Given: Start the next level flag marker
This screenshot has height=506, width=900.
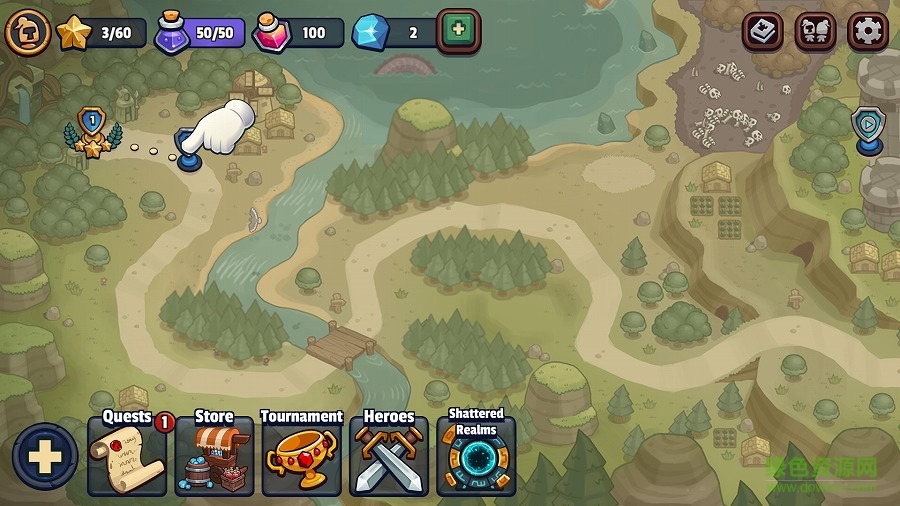Looking at the screenshot, I should coord(187,152).
